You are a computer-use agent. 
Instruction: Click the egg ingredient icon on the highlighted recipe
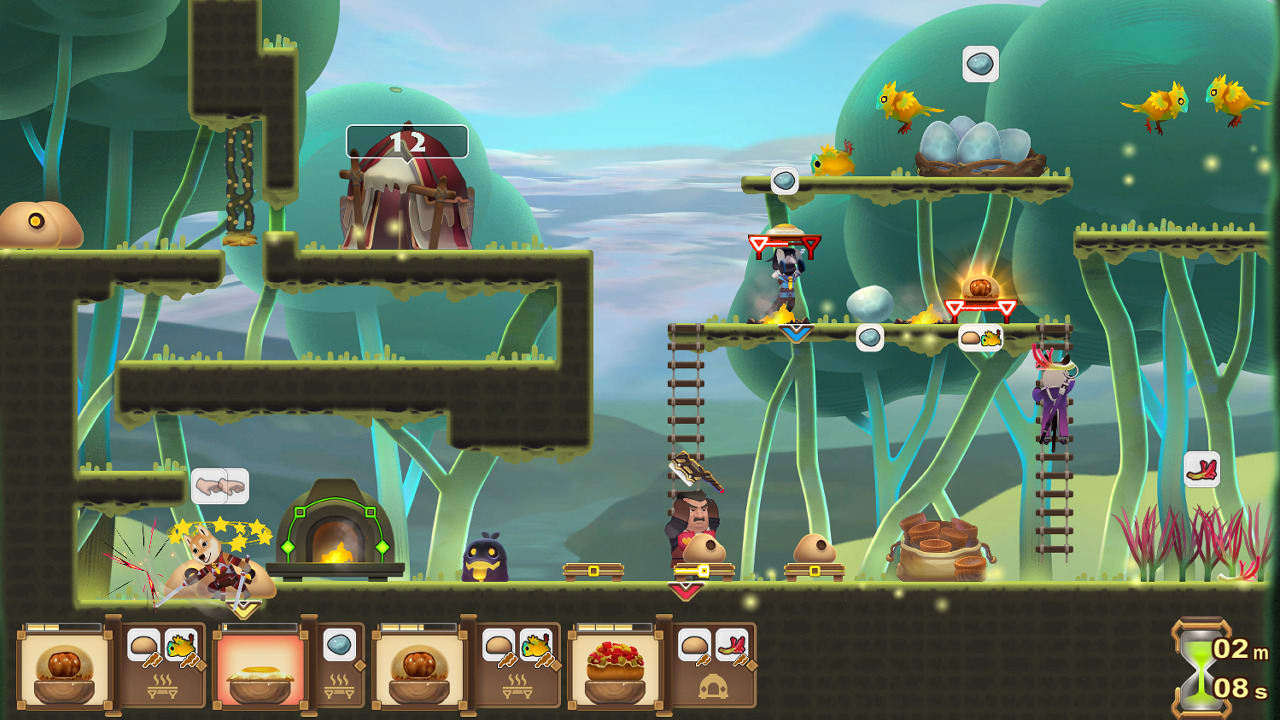click(338, 644)
